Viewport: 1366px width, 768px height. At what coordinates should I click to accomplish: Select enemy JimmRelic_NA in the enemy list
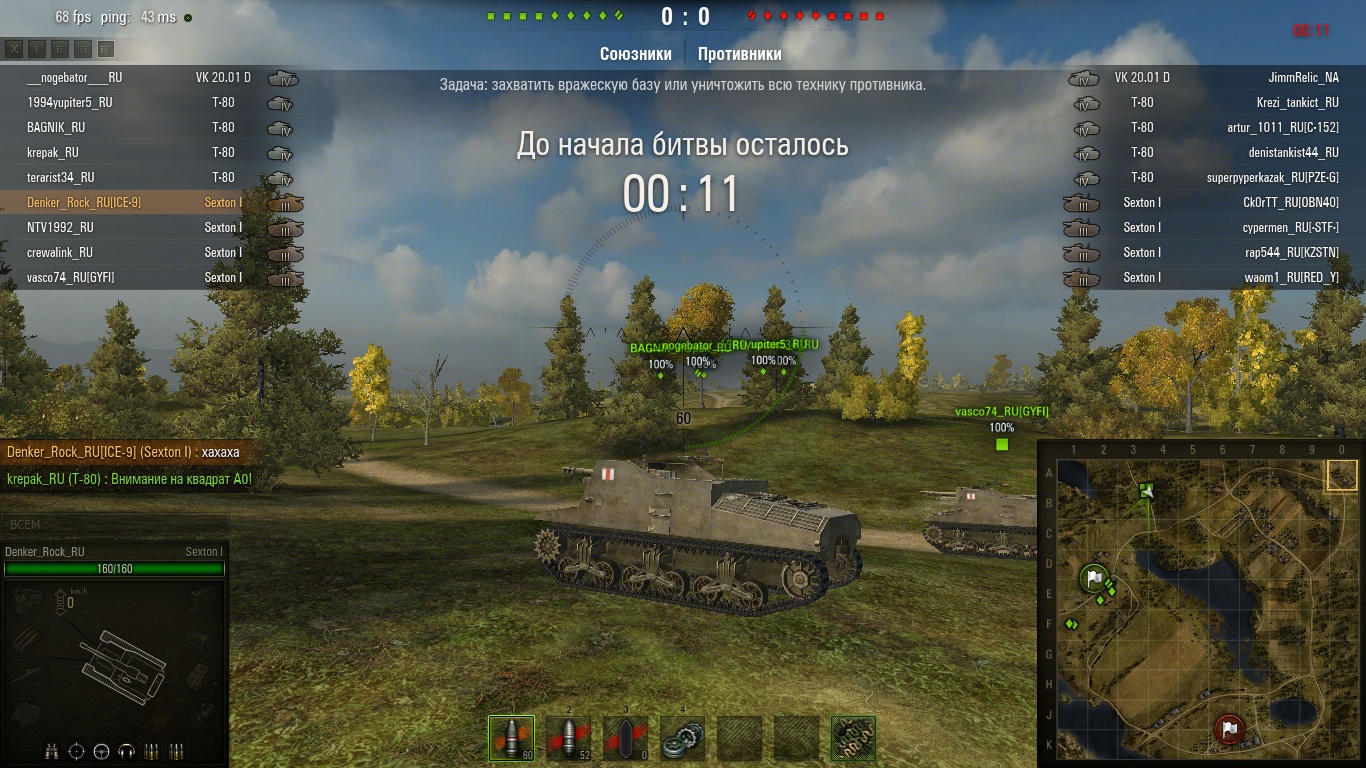click(x=1297, y=77)
